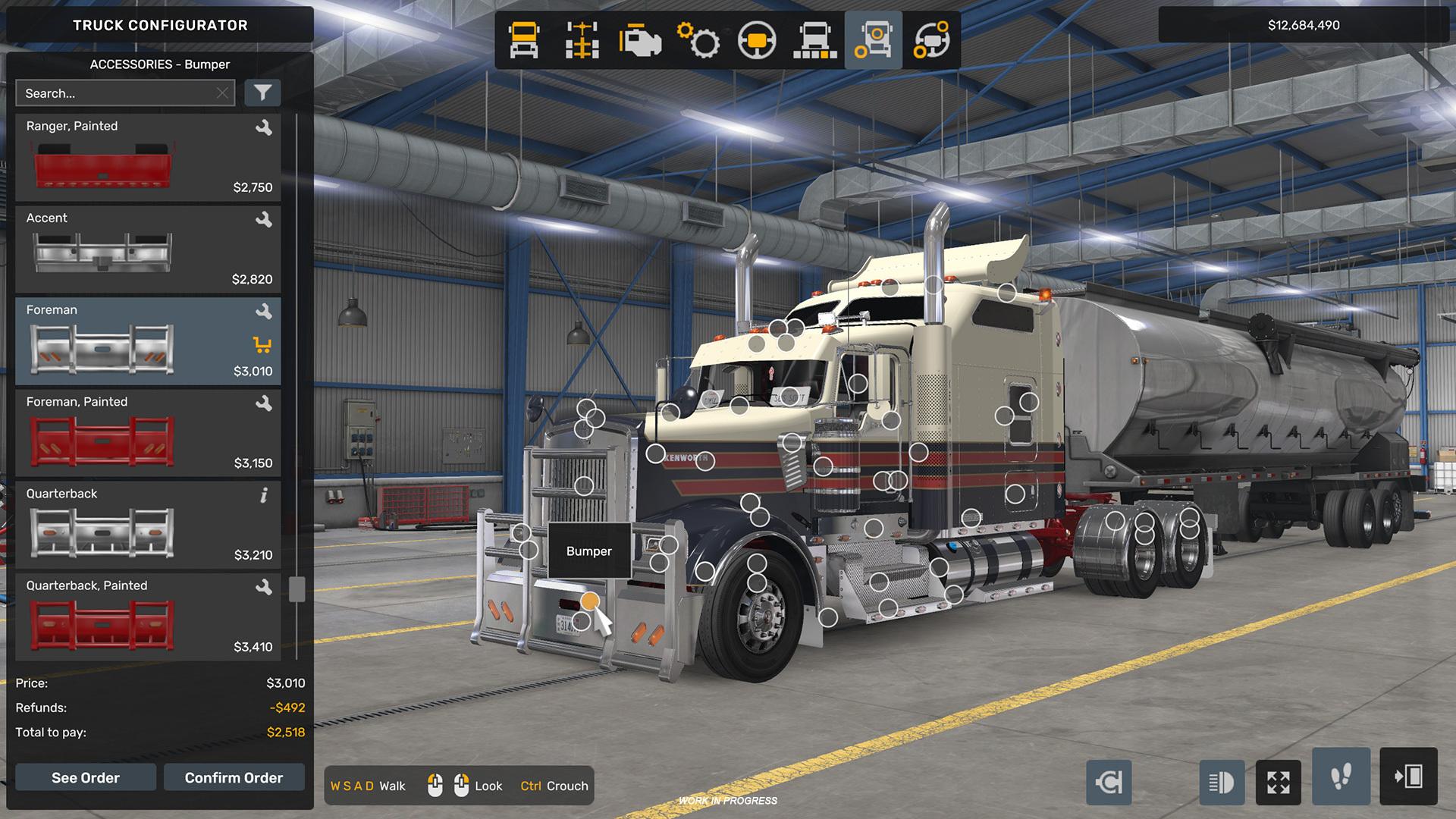The image size is (1456, 819).
Task: Select the Ranger, Painted bumper
Action: point(148,158)
